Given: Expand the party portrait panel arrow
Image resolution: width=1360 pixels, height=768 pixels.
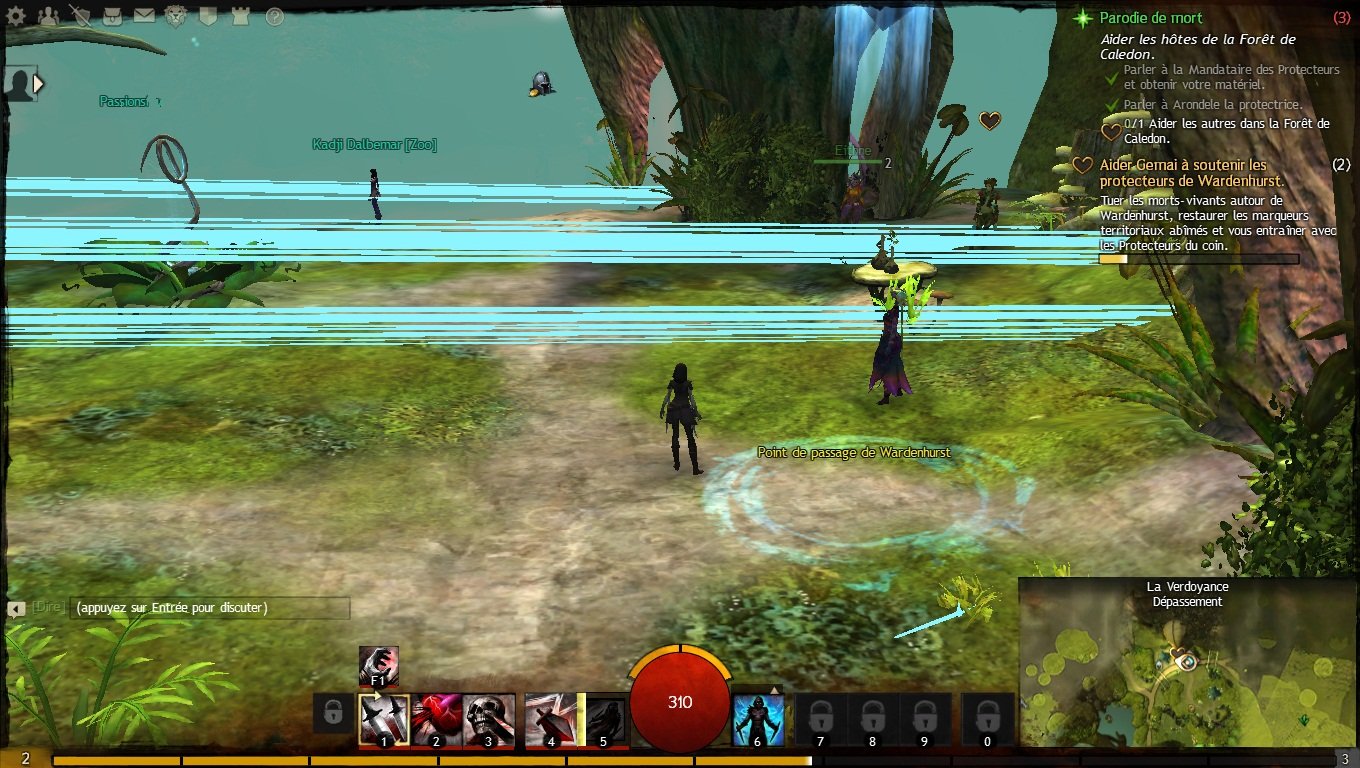Looking at the screenshot, I should tap(39, 84).
